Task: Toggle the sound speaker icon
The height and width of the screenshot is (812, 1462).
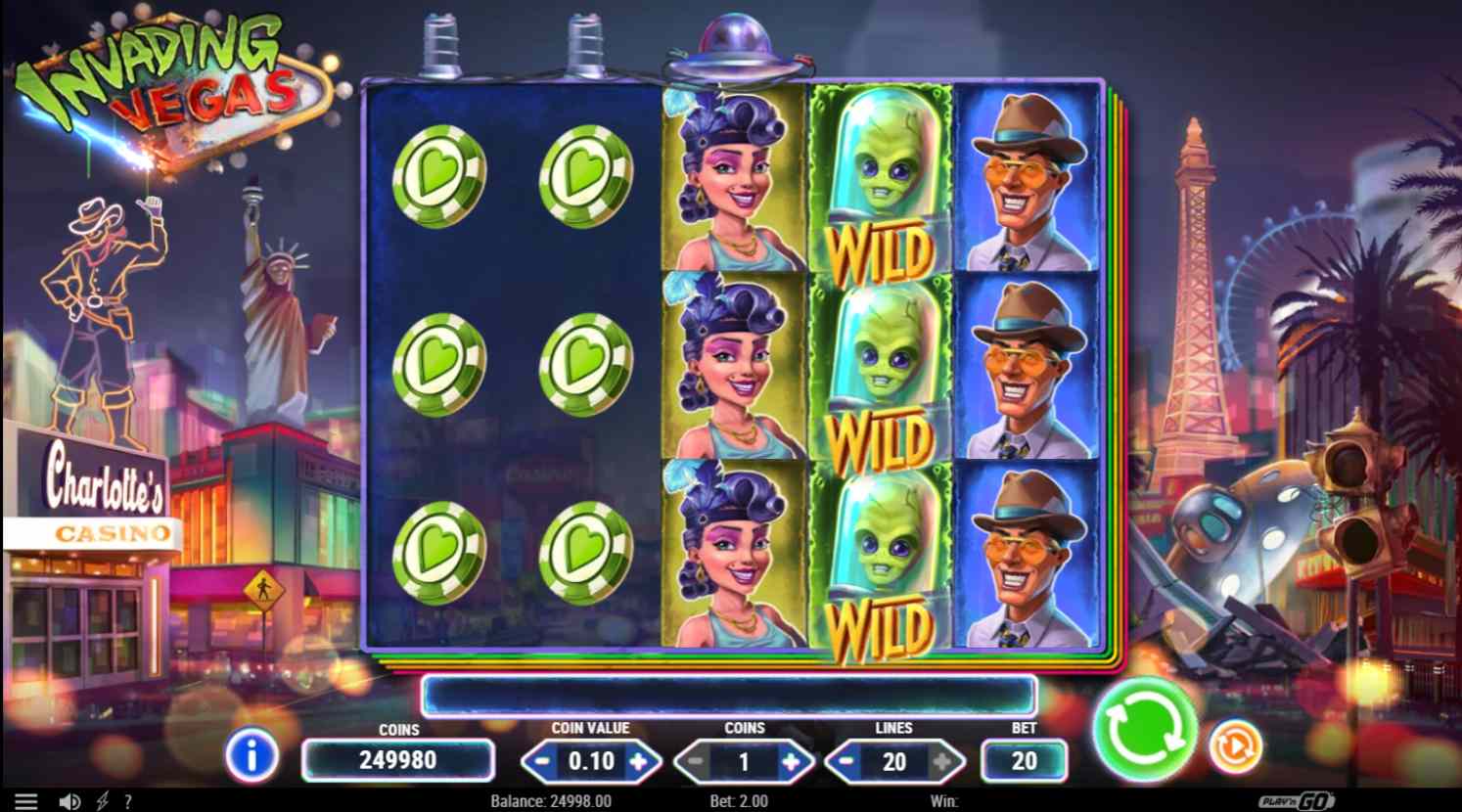Action: click(x=69, y=801)
